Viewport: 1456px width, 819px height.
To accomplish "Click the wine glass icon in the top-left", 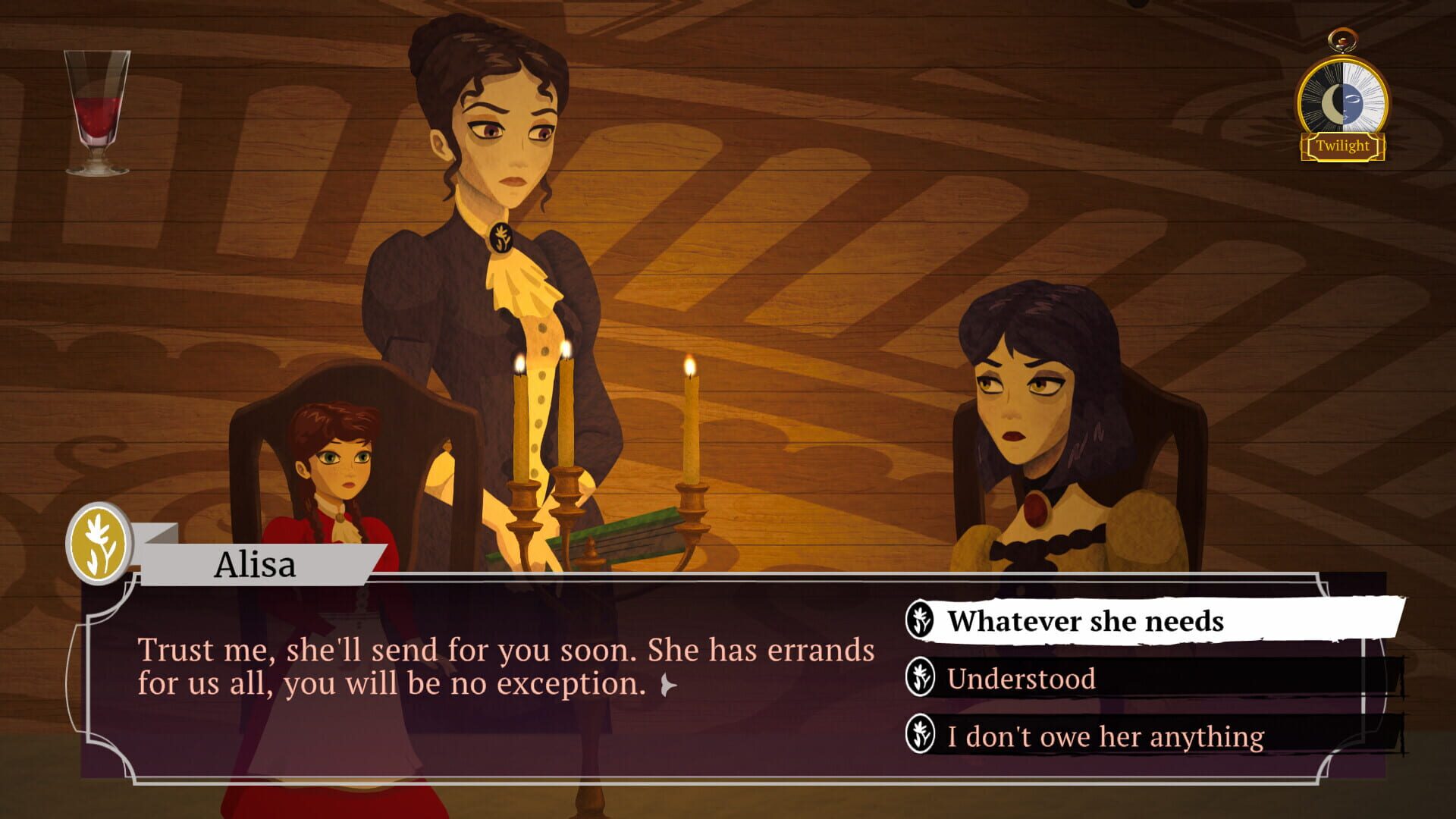I will click(x=96, y=106).
